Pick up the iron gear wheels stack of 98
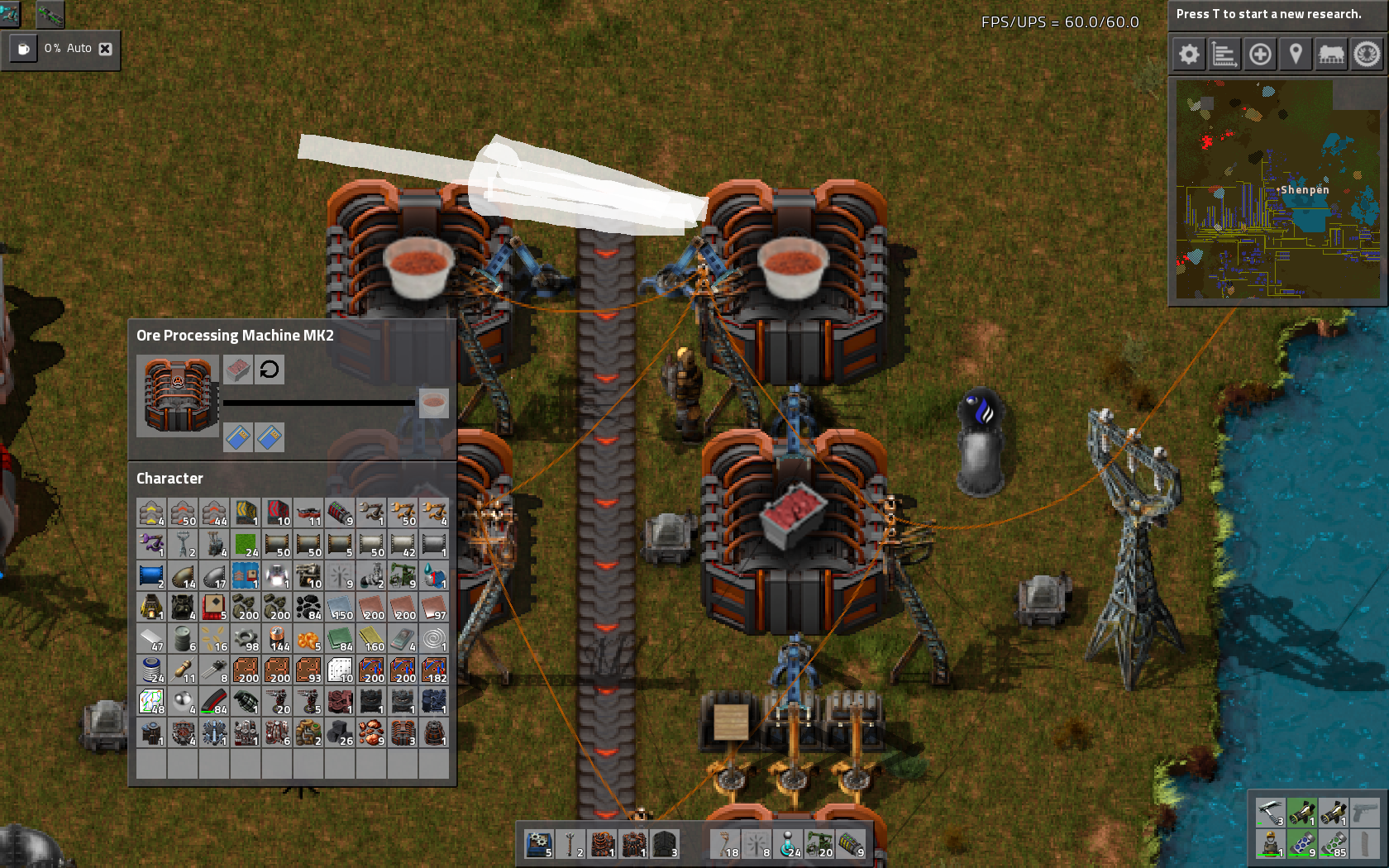Screen dimensions: 1389x868 (x=246, y=638)
